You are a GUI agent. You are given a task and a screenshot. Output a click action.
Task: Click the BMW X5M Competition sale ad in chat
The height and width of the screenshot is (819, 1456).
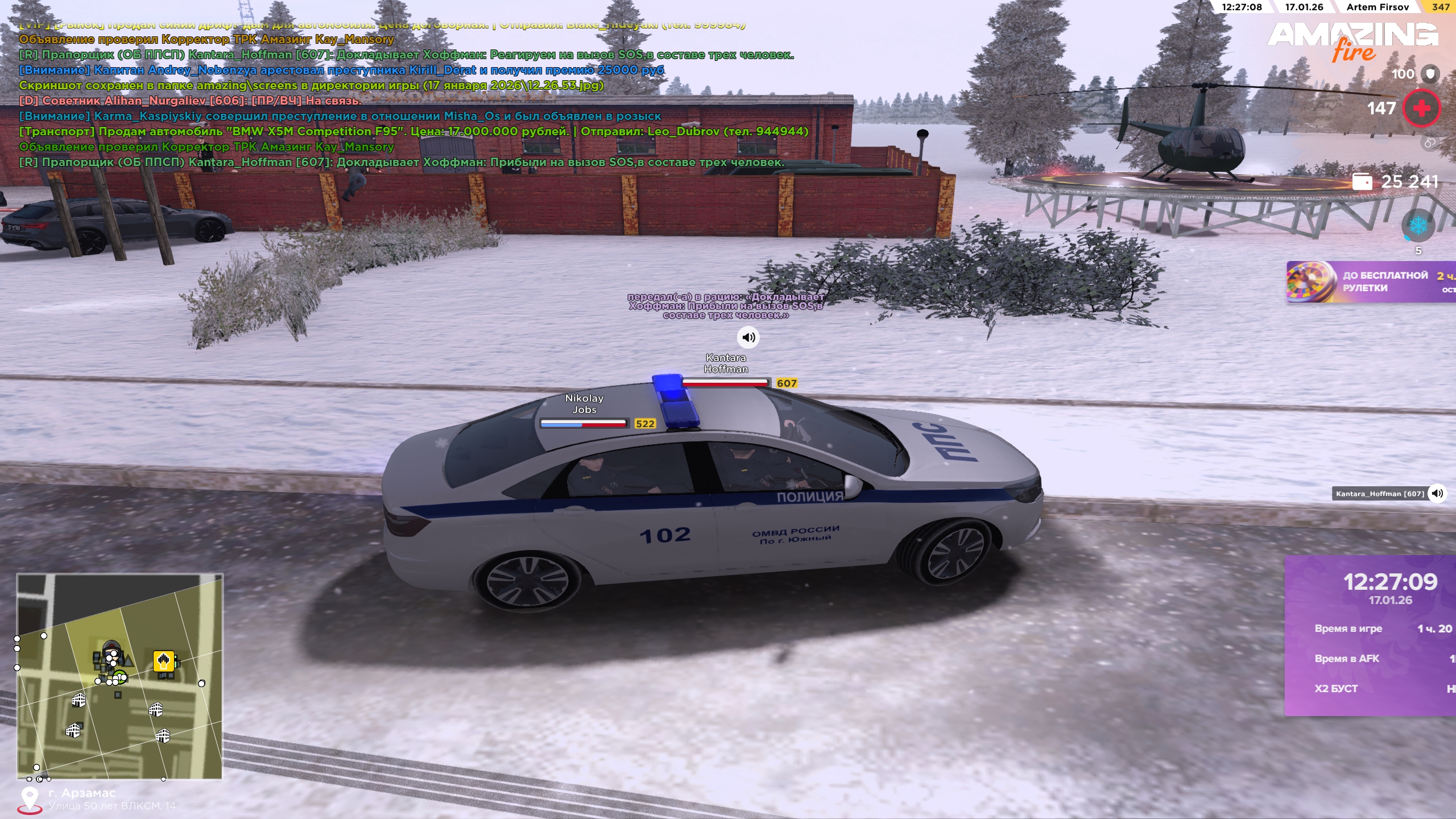click(x=413, y=131)
